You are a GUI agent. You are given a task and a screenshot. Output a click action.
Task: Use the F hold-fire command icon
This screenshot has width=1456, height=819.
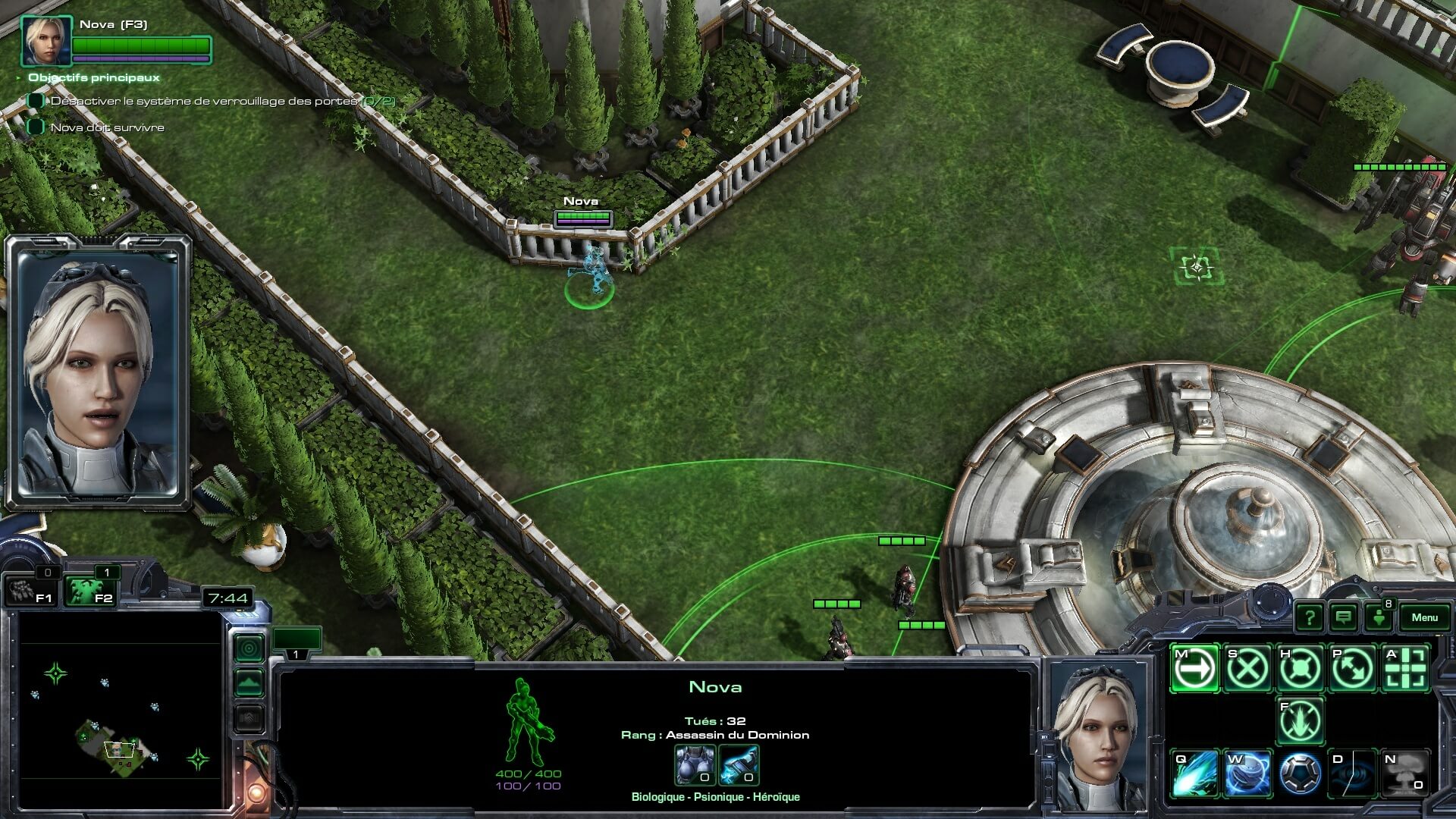(x=1300, y=721)
